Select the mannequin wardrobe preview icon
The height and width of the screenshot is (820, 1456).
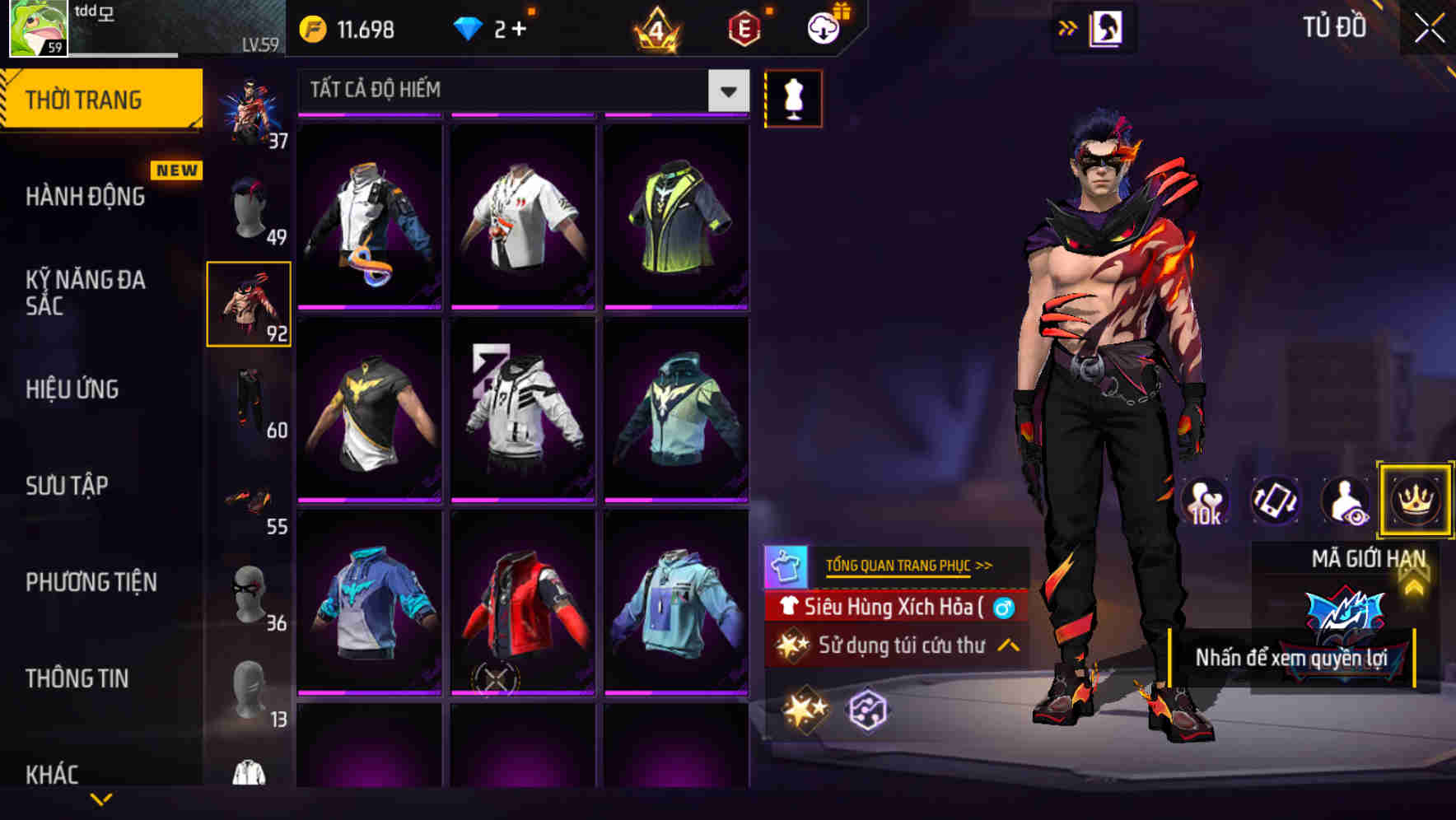point(791,97)
